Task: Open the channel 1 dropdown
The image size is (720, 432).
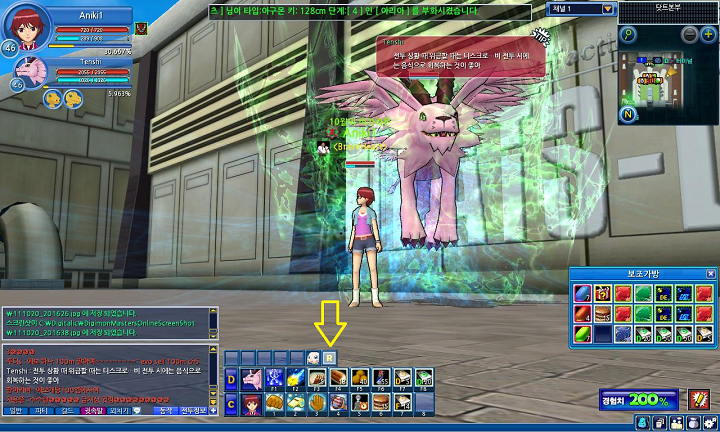Action: [608, 8]
